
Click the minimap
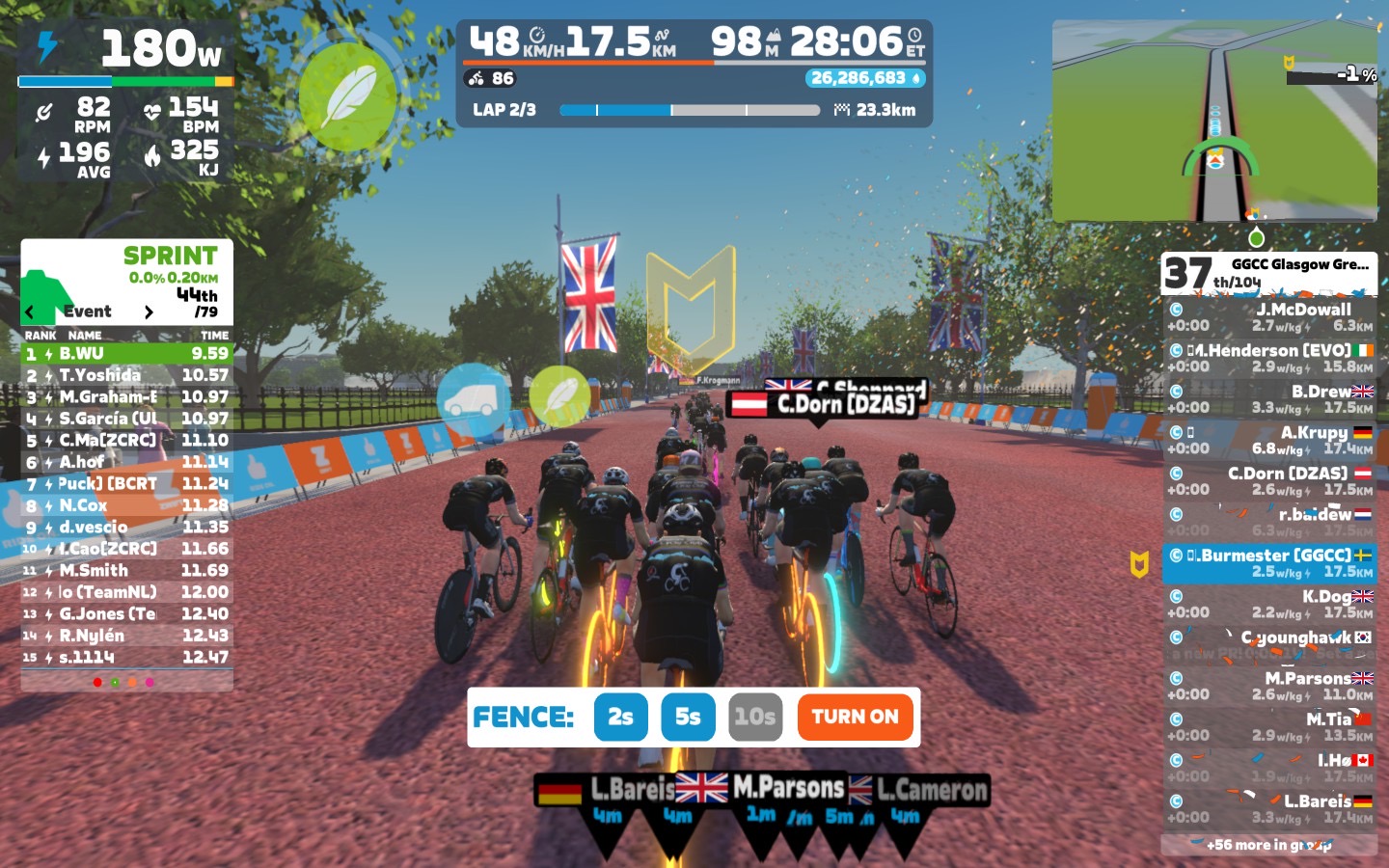(x=1213, y=122)
